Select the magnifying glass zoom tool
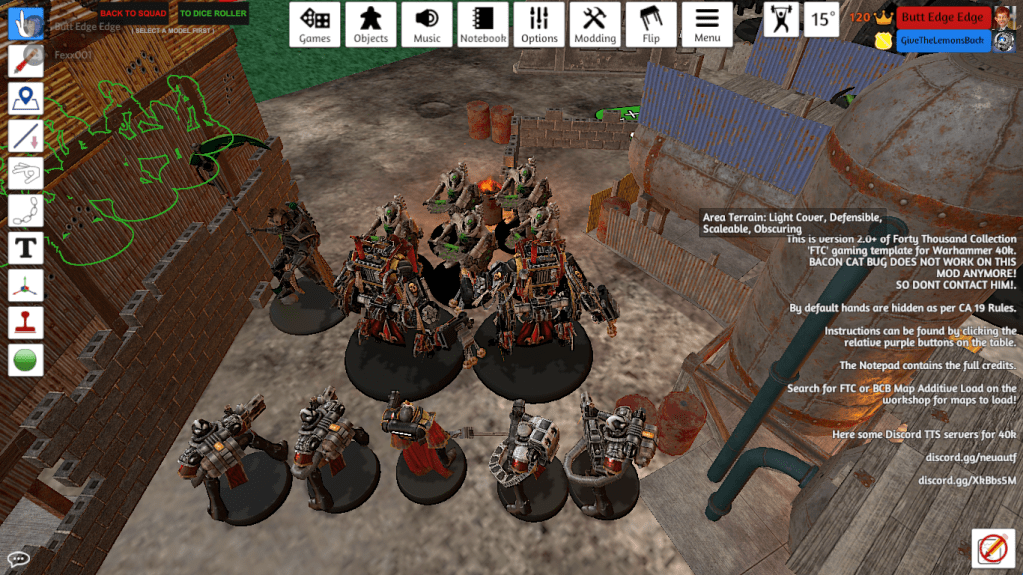 click(x=25, y=61)
